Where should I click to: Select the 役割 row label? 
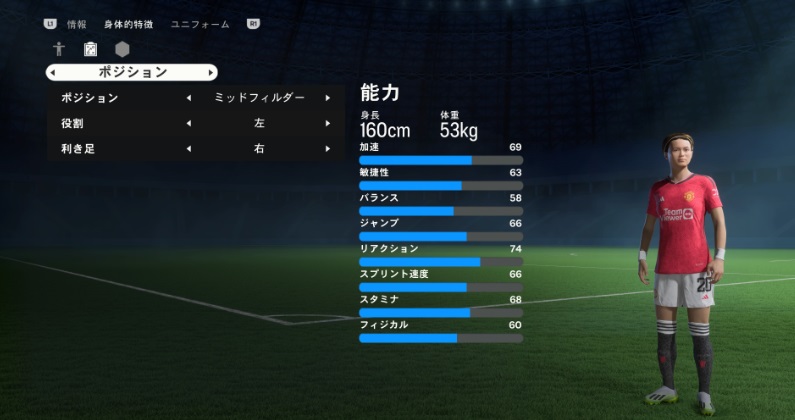click(72, 123)
